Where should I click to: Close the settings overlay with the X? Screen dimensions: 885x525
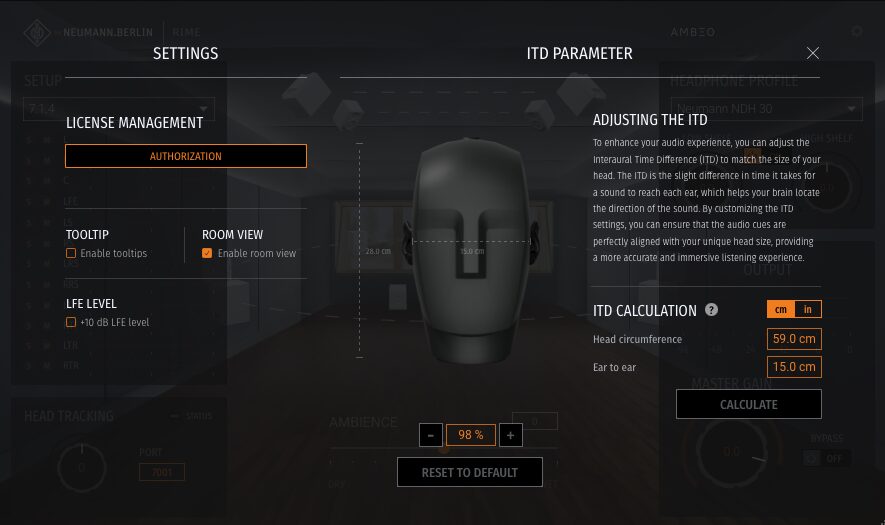(x=813, y=53)
